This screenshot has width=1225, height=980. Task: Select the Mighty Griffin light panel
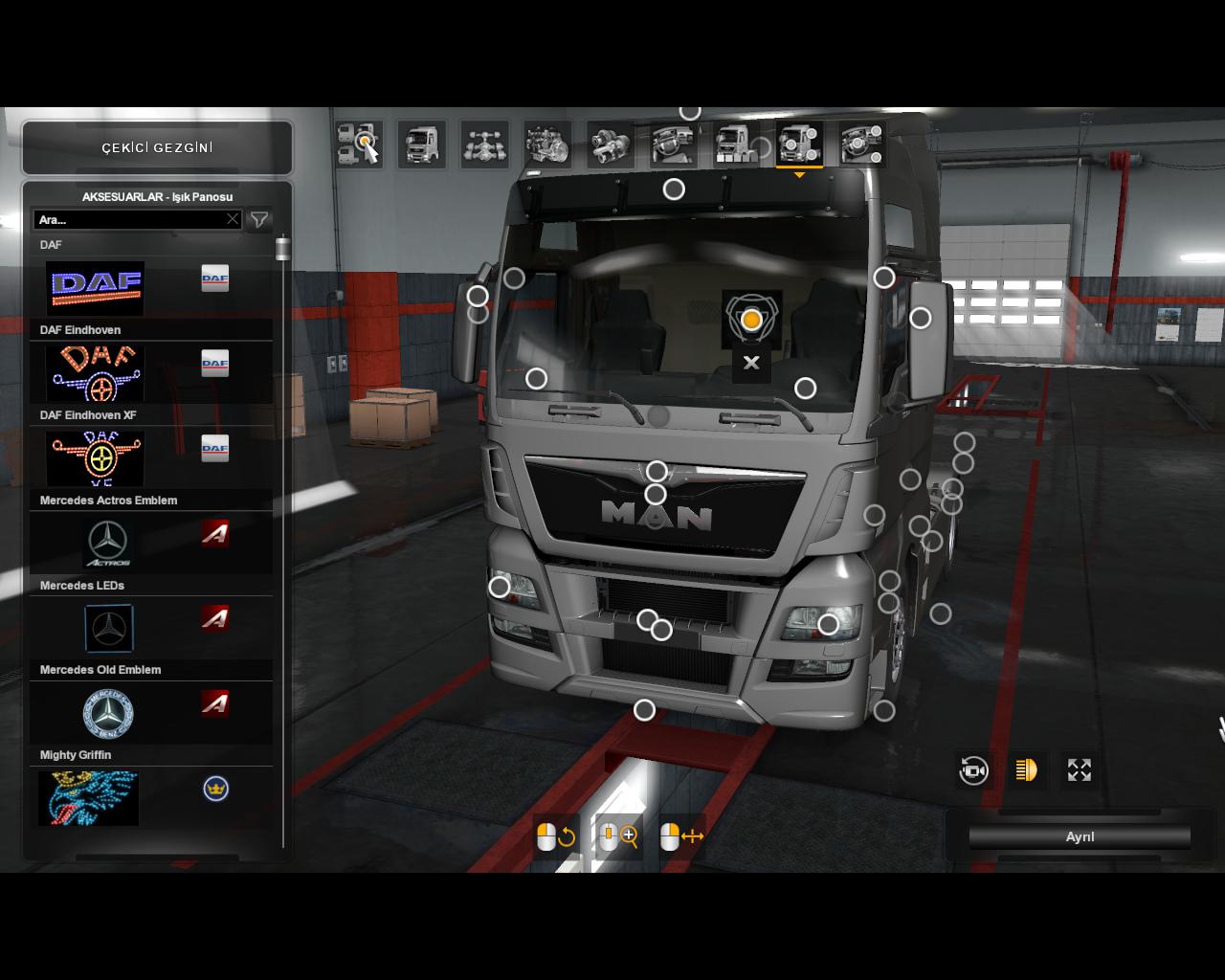pyautogui.click(x=88, y=798)
